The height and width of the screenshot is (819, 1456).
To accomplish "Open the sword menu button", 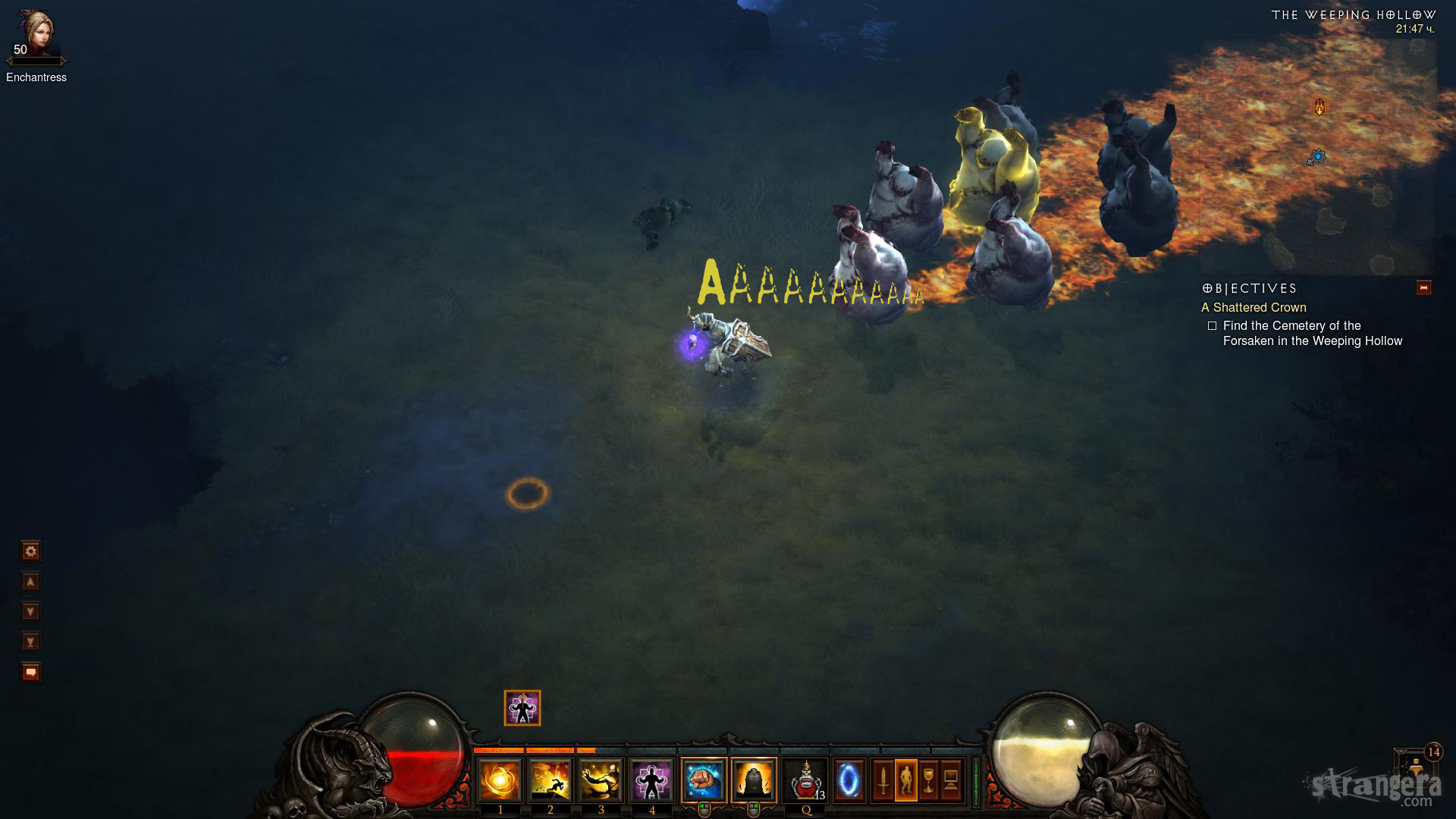I will (883, 780).
